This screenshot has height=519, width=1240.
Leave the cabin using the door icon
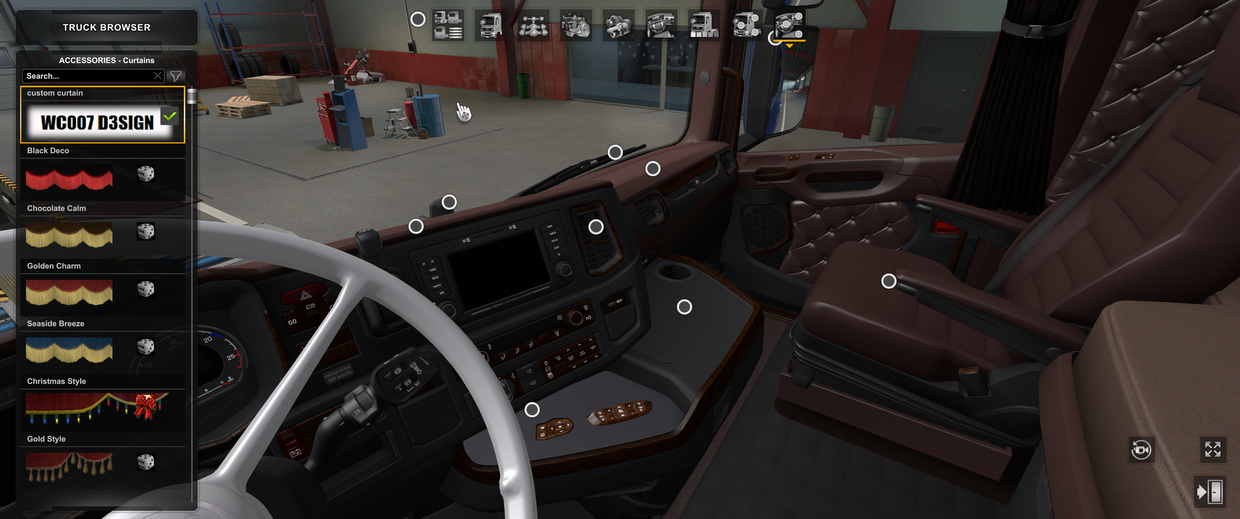click(1209, 492)
